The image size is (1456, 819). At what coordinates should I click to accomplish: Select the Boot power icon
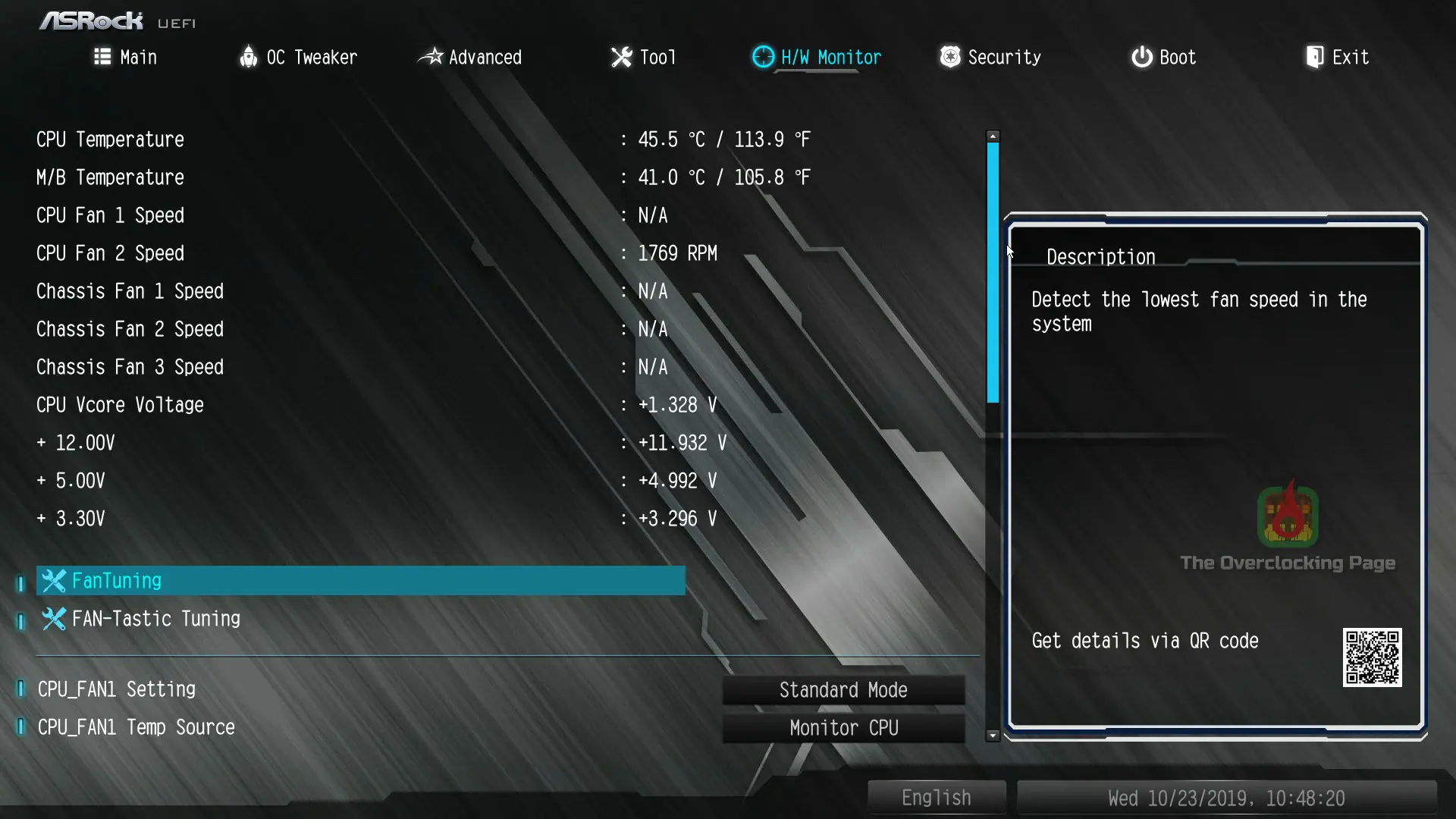coord(1141,57)
